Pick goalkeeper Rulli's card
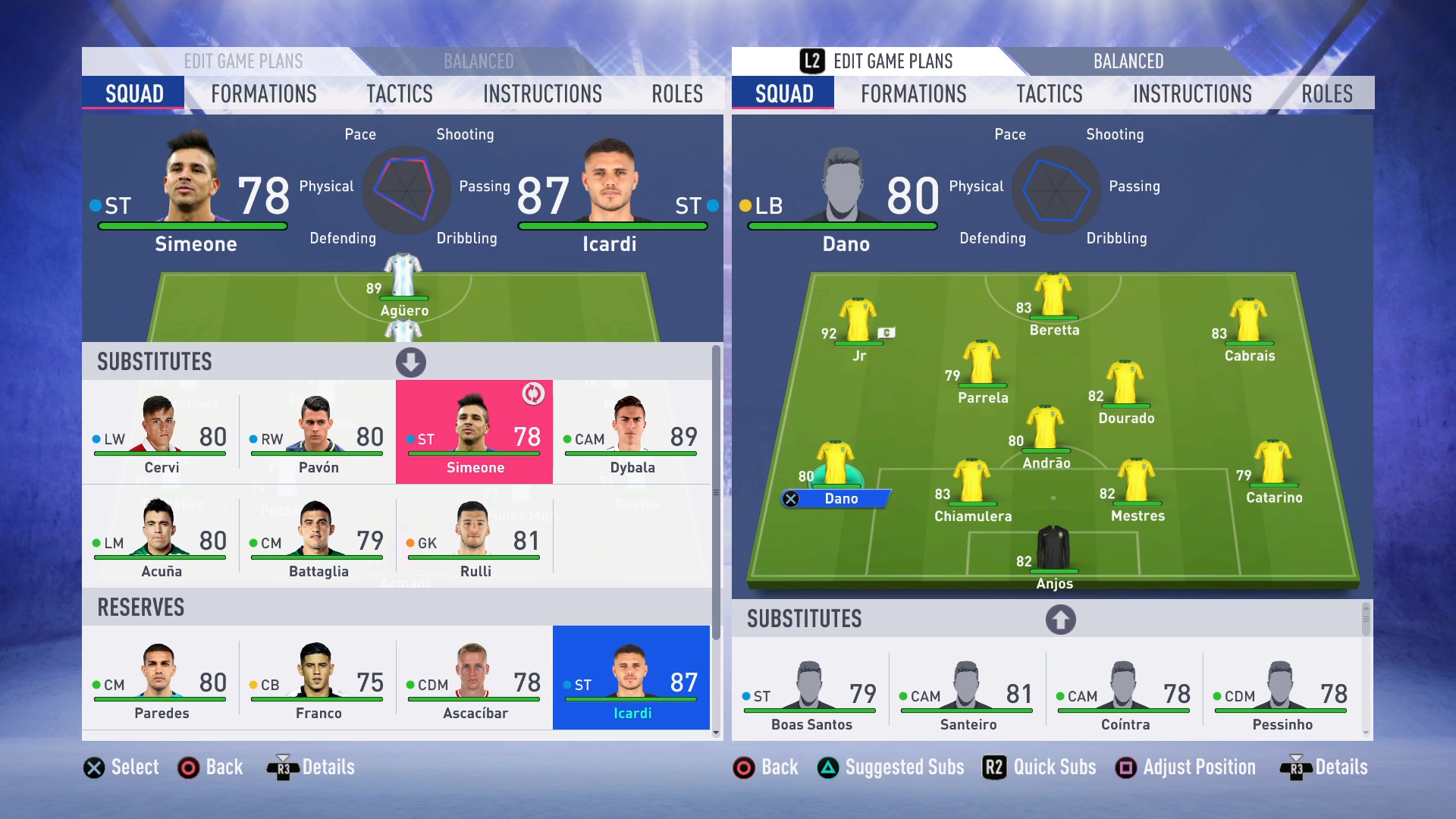1456x819 pixels. tap(474, 536)
